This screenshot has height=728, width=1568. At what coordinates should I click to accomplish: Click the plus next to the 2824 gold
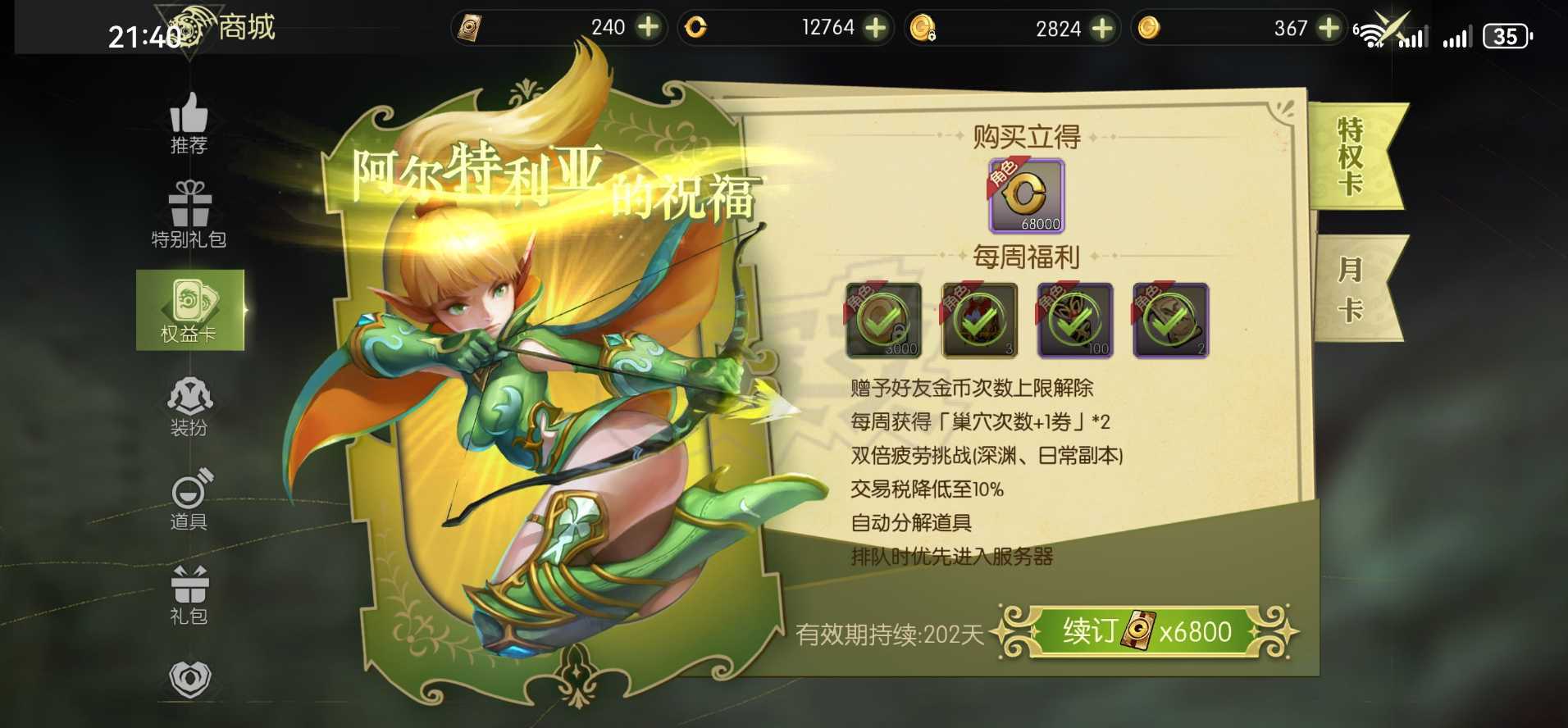(x=1101, y=27)
